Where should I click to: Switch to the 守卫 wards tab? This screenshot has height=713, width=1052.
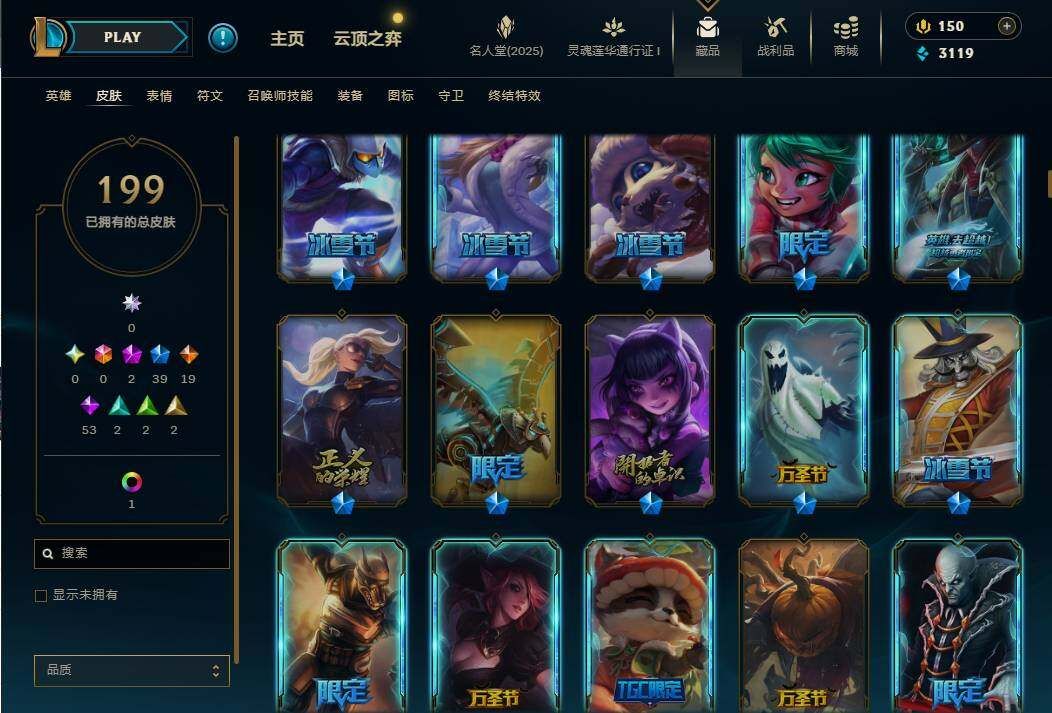[x=451, y=96]
